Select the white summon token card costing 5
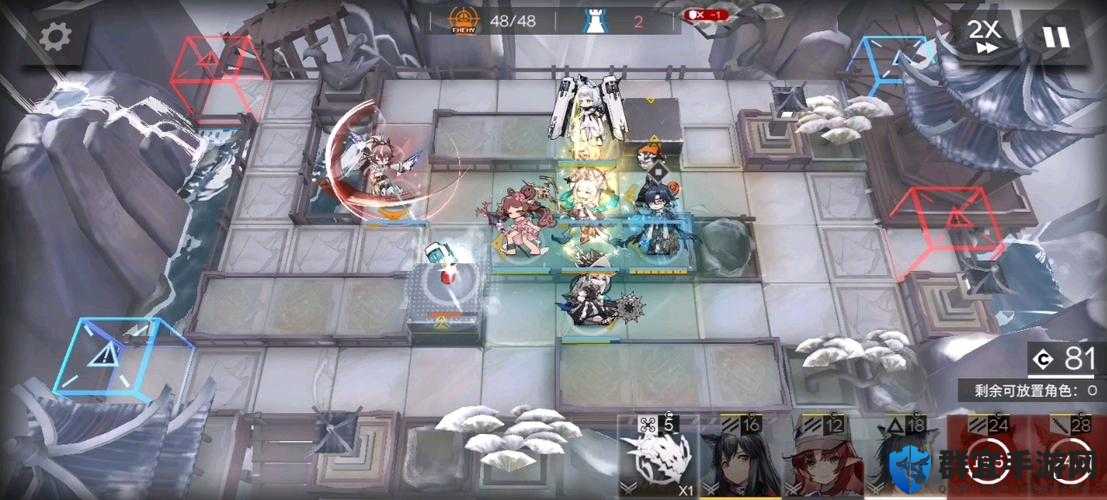This screenshot has width=1107, height=500. 658,460
